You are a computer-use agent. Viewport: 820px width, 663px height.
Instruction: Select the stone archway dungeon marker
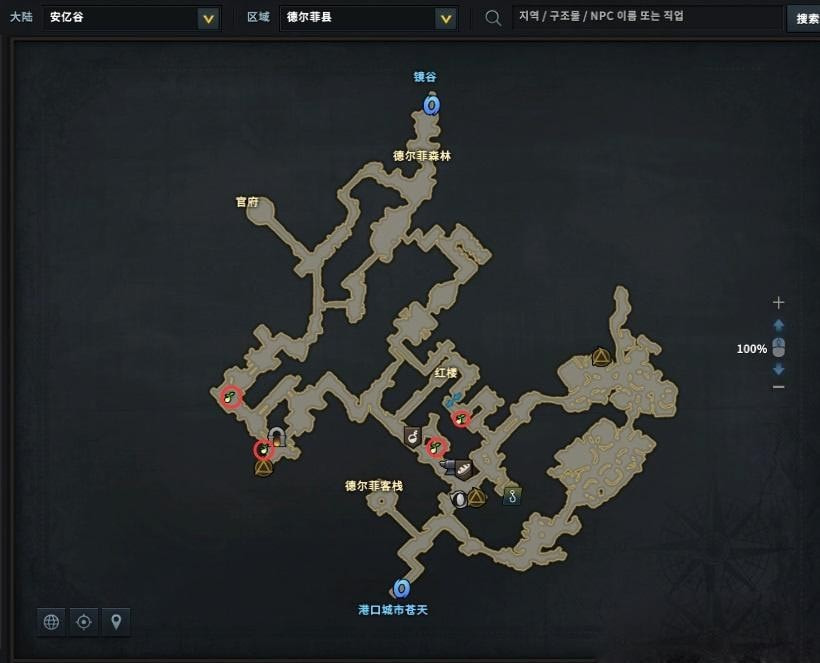click(276, 436)
